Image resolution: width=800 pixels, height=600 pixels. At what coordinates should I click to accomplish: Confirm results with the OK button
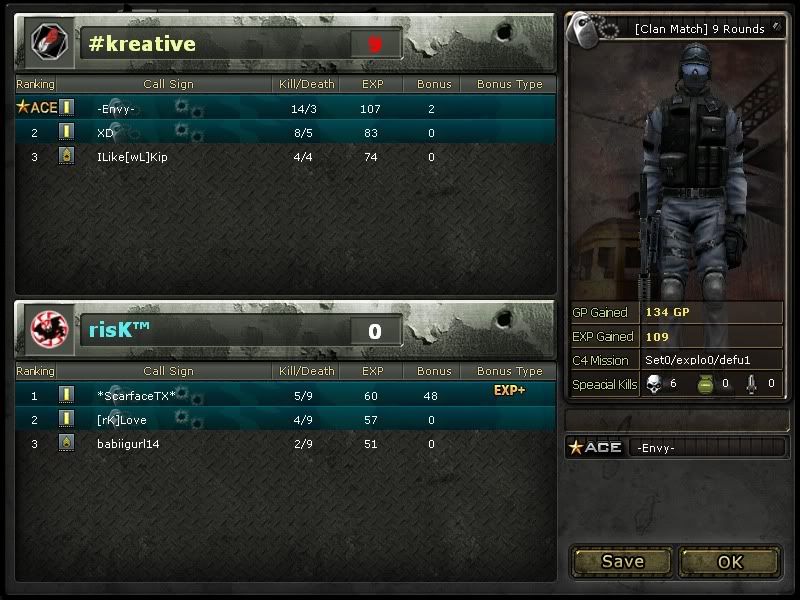point(730,561)
